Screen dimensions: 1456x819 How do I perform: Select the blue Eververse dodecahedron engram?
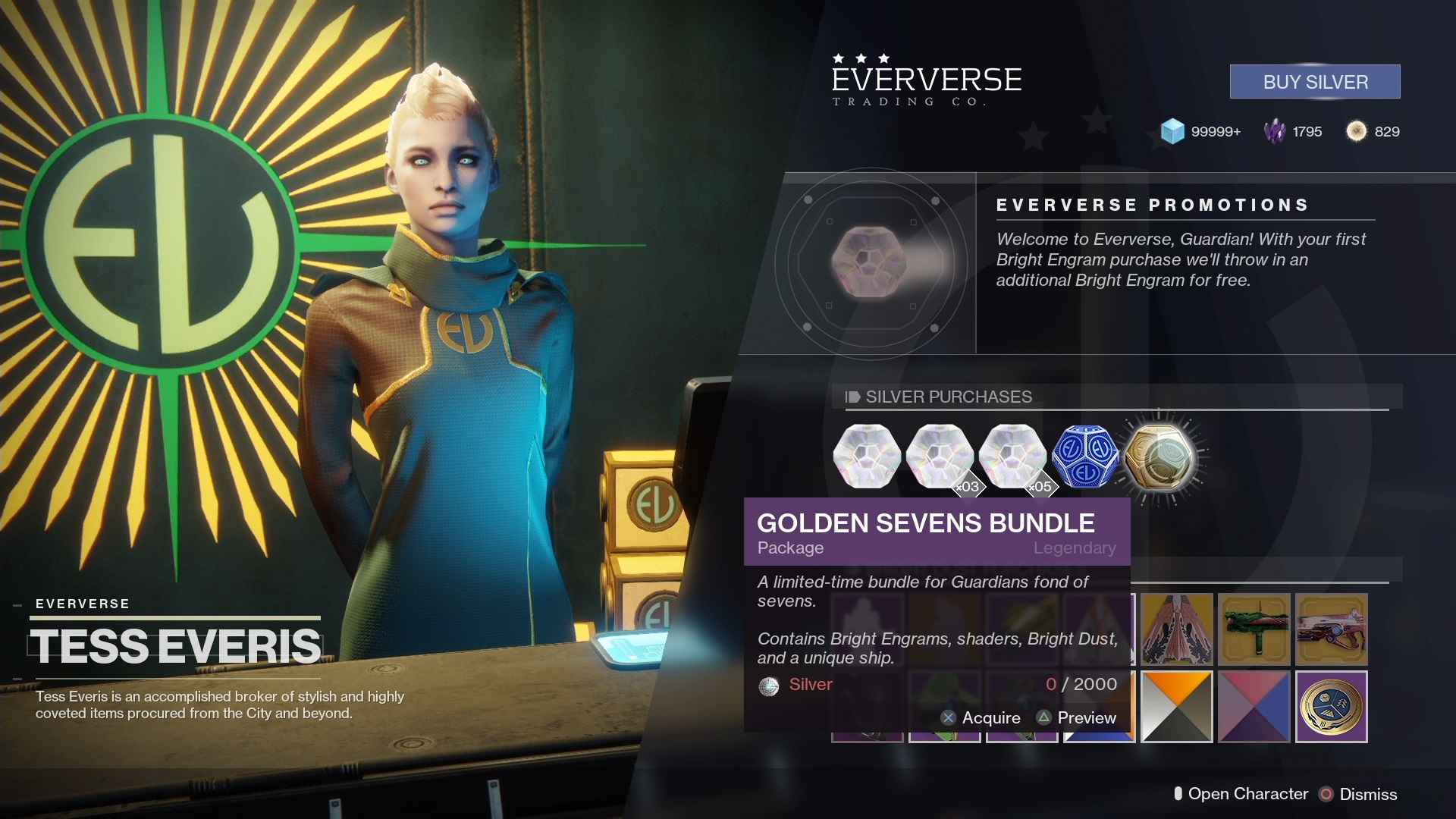tap(1085, 457)
